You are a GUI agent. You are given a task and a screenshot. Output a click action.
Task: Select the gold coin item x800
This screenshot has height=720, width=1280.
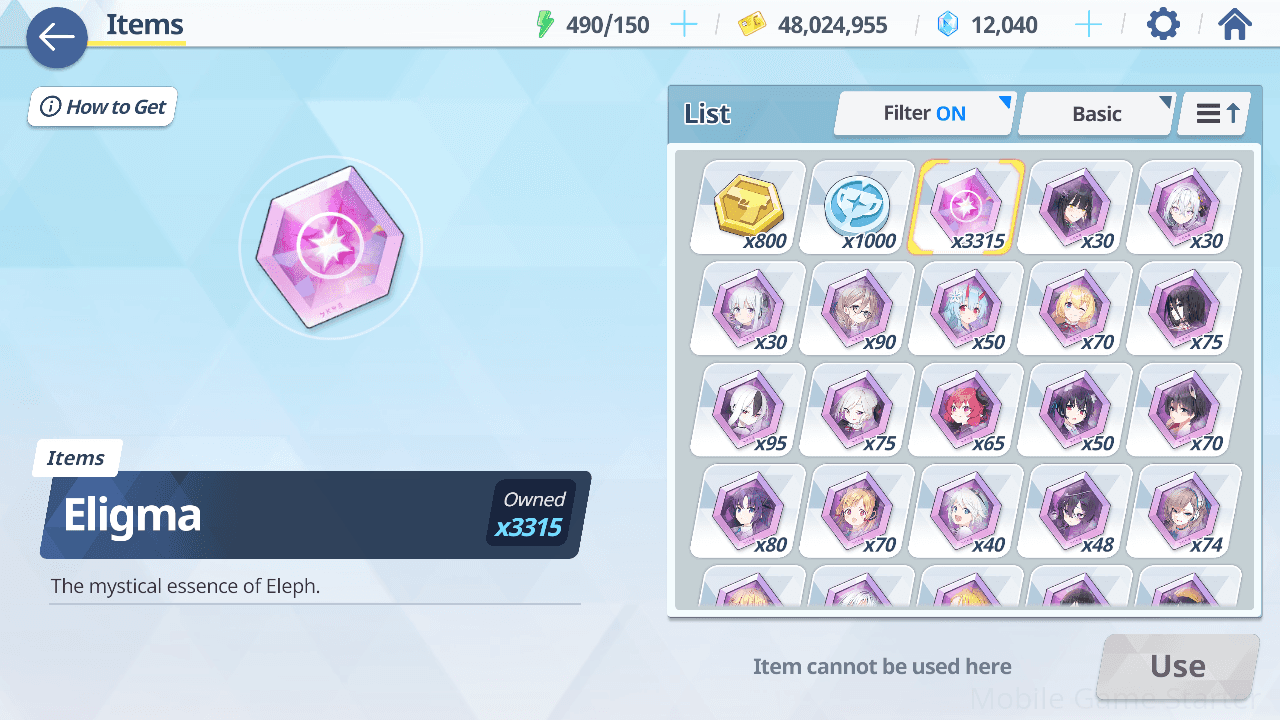coord(748,207)
